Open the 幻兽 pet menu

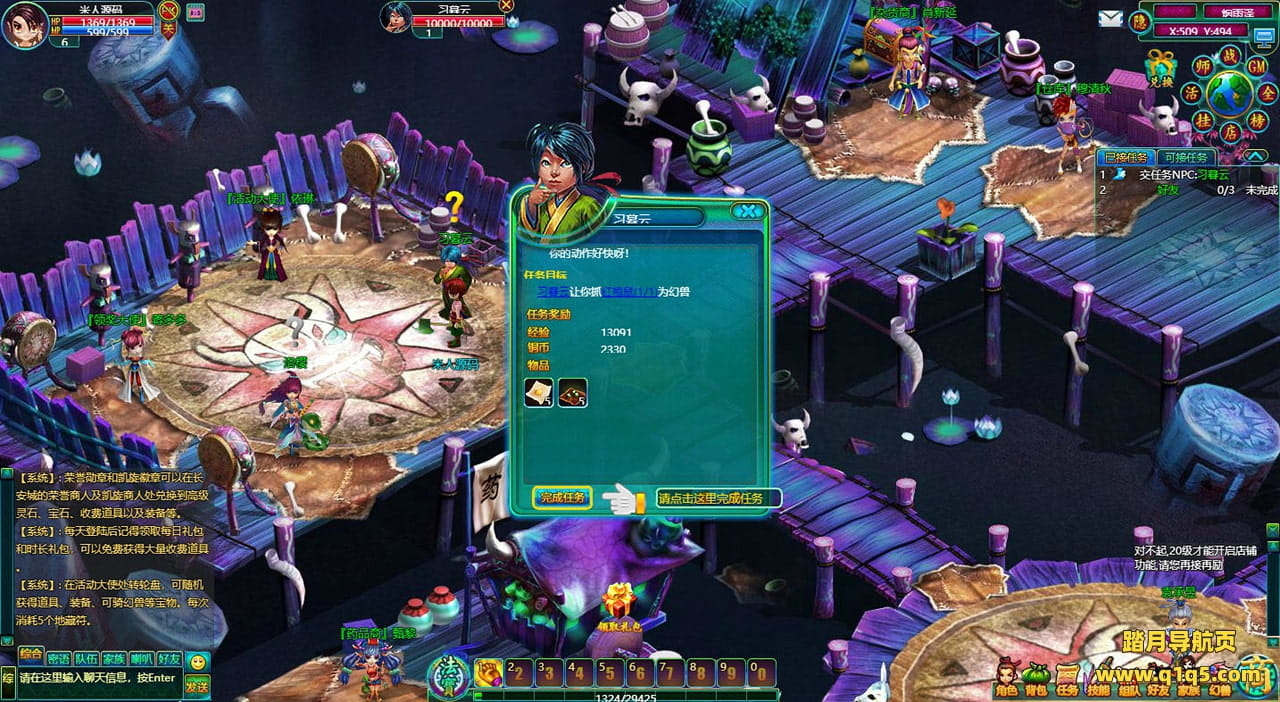(x=1221, y=678)
